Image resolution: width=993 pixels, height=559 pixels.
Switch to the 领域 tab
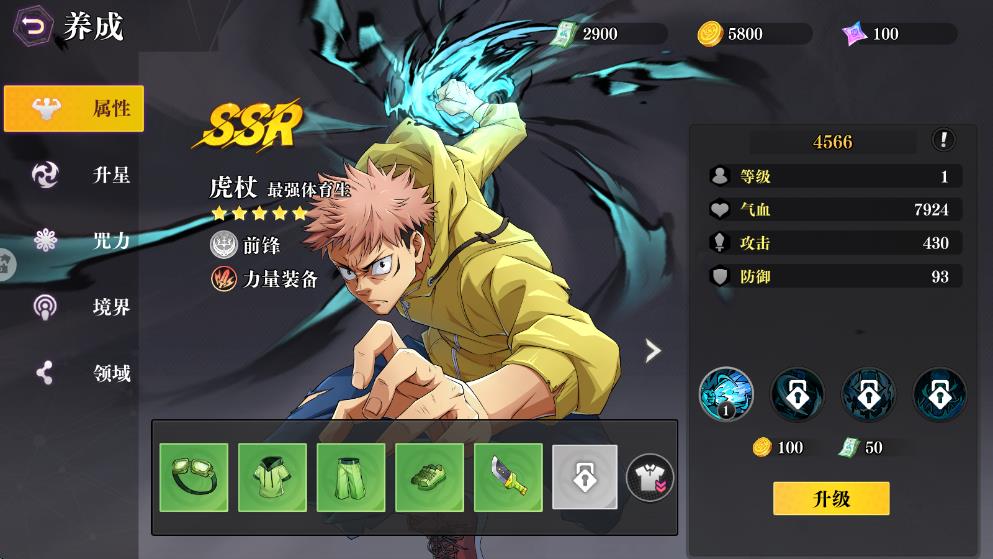pyautogui.click(x=74, y=373)
